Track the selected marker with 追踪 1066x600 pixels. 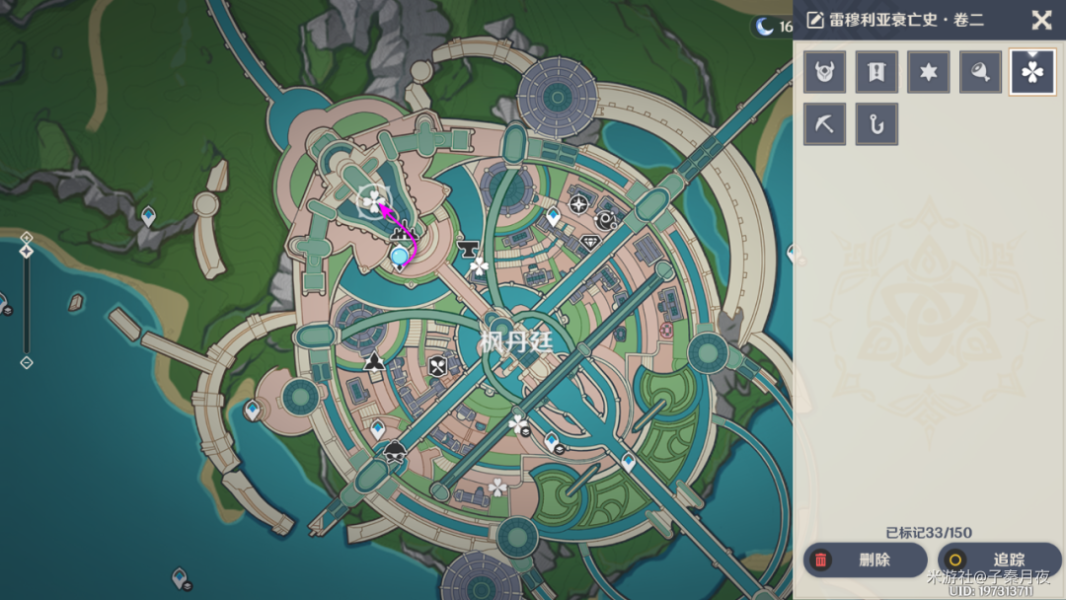(x=1000, y=560)
